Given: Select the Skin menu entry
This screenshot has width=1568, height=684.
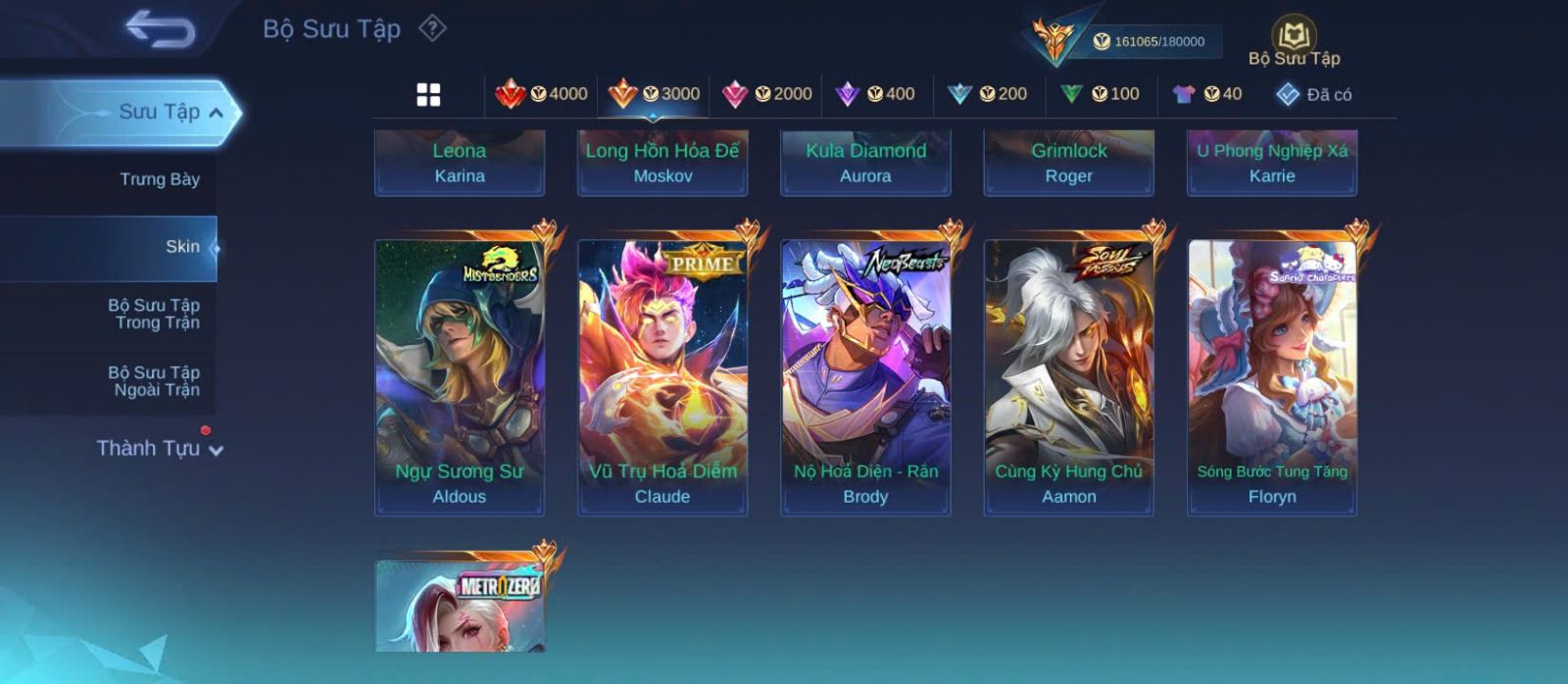Looking at the screenshot, I should pos(182,247).
